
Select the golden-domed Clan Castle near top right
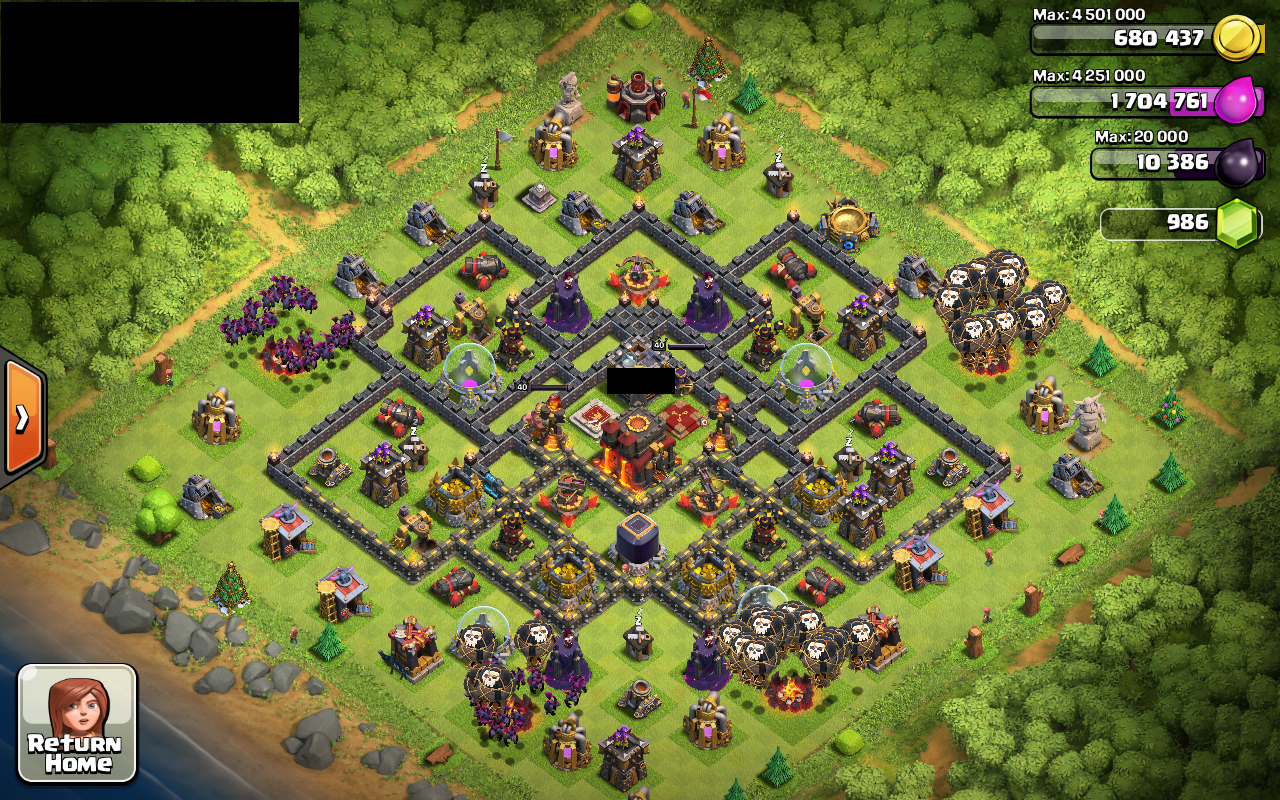(x=845, y=222)
